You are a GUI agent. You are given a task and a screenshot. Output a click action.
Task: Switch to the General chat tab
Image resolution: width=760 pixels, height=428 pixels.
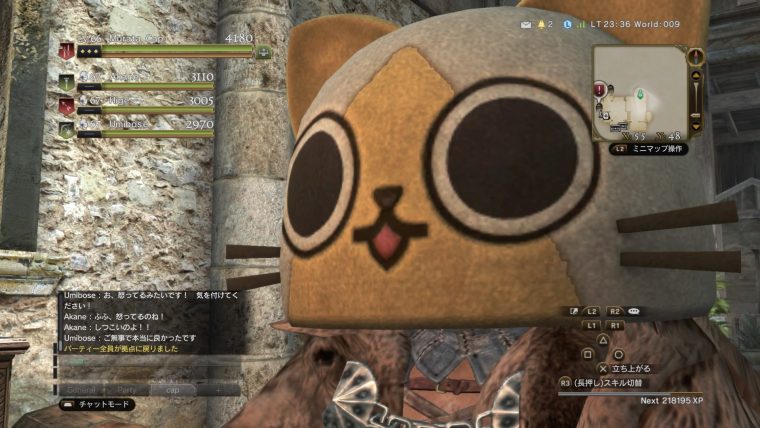[81, 388]
